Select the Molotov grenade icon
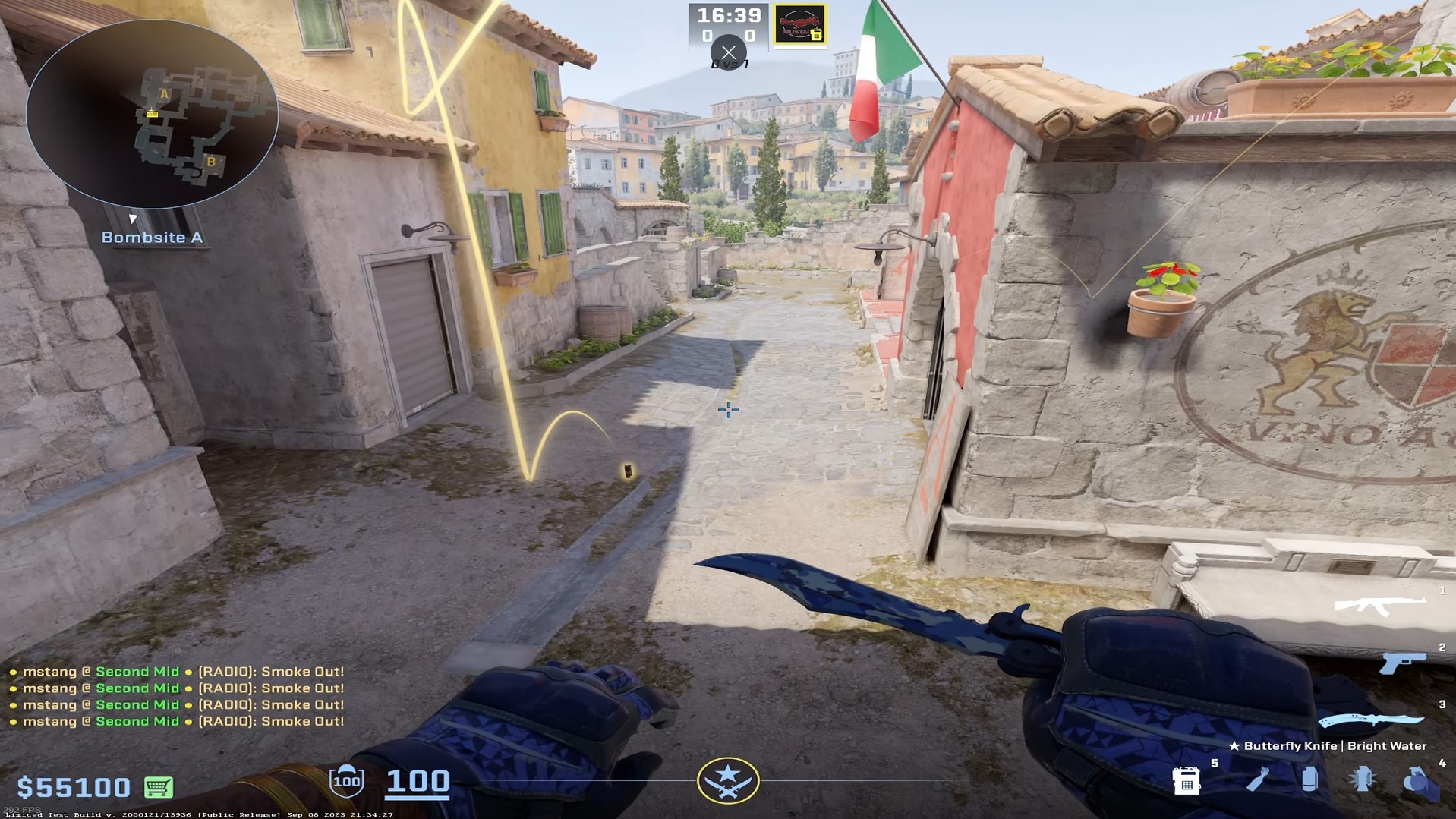The width and height of the screenshot is (1456, 819). 1260,780
